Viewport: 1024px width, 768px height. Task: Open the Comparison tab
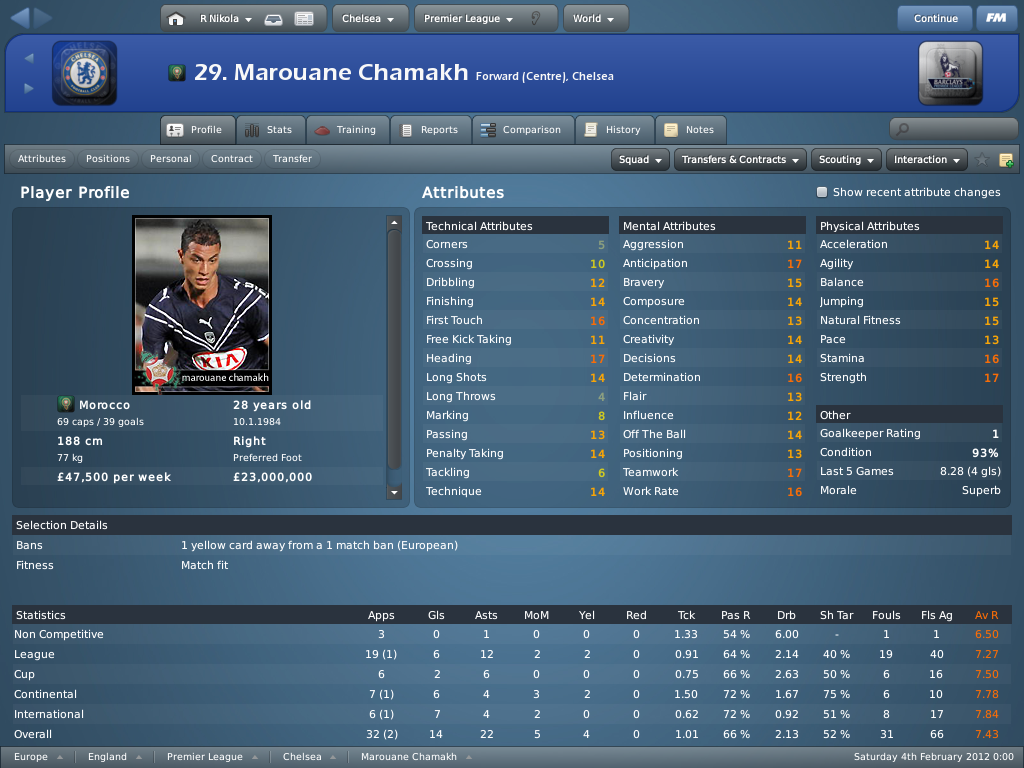coord(521,130)
